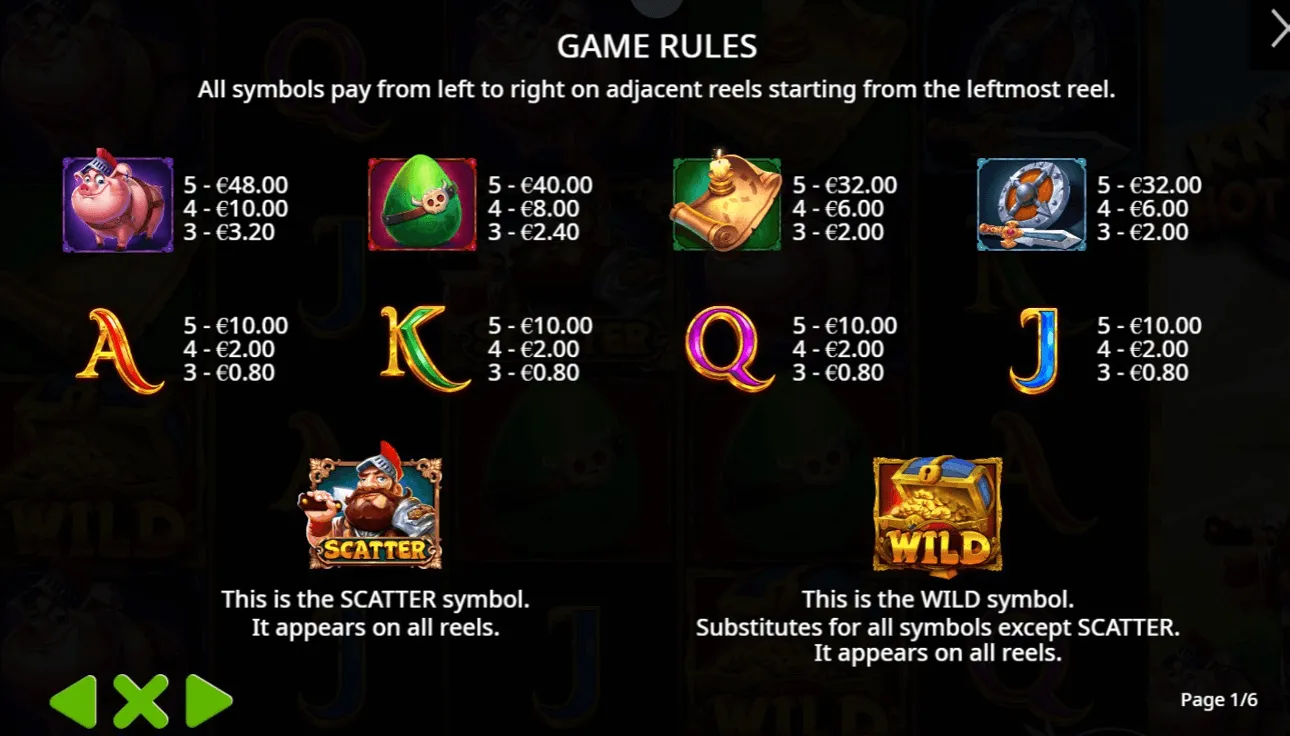Open next section using top-right arrow
1290x736 pixels.
tap(1277, 28)
